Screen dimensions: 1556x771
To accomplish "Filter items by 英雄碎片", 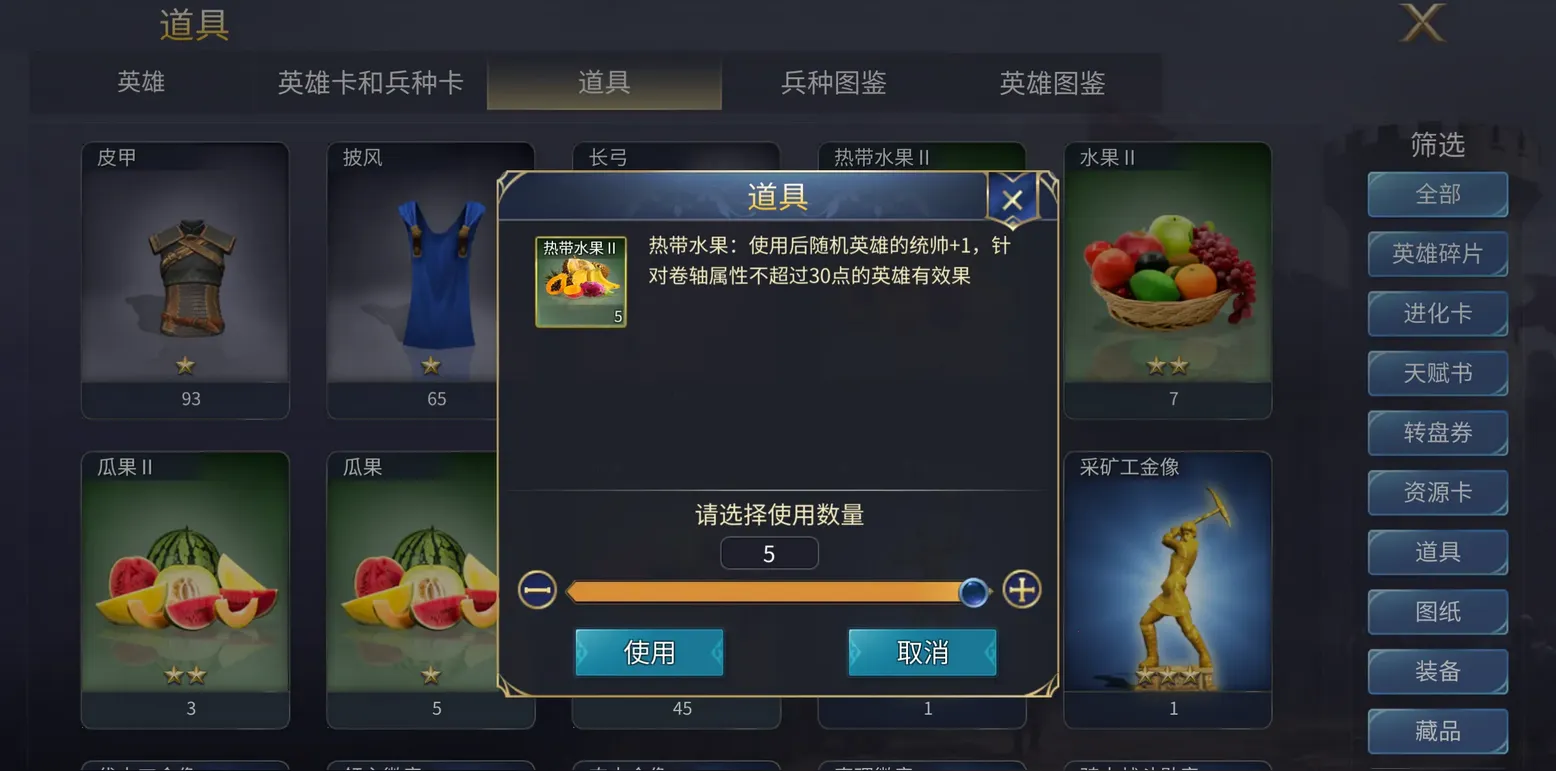I will click(x=1437, y=254).
